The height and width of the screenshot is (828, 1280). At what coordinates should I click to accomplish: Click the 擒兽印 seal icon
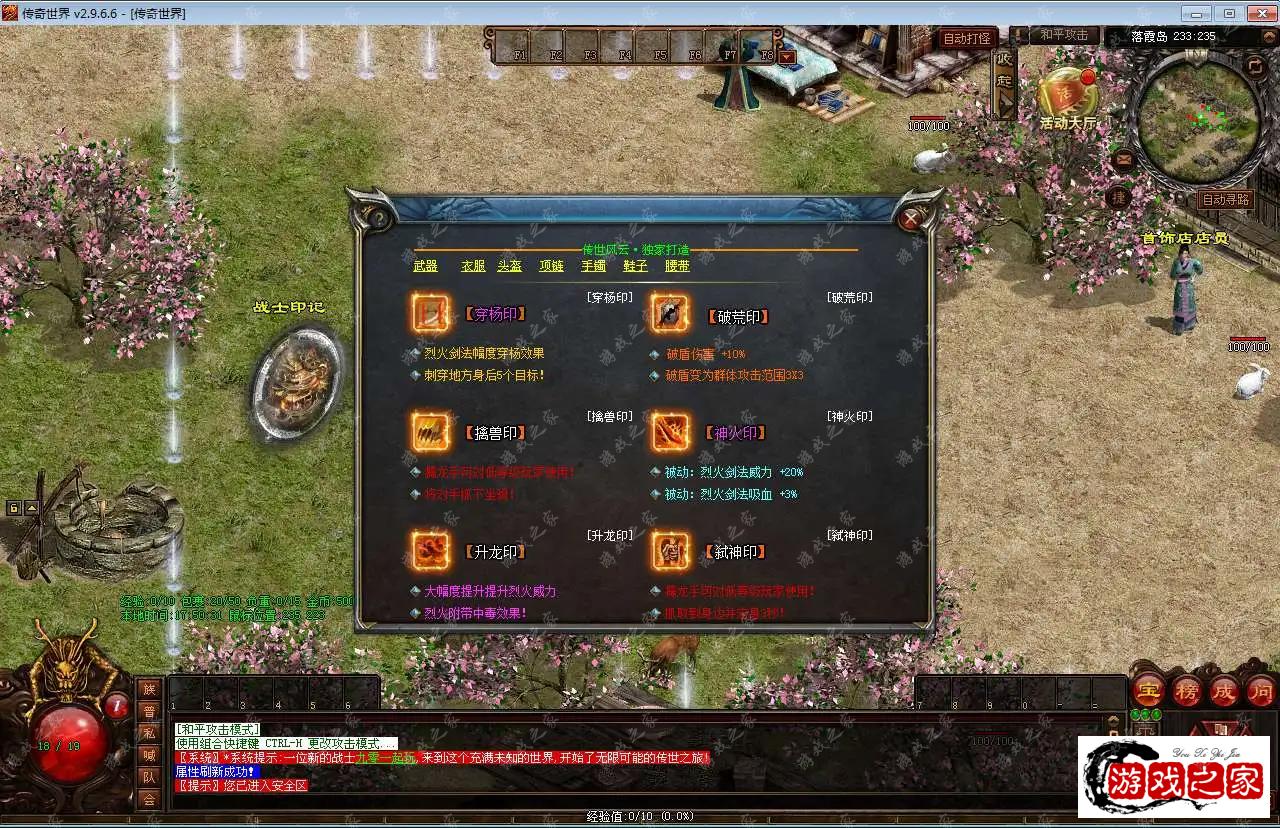(431, 432)
